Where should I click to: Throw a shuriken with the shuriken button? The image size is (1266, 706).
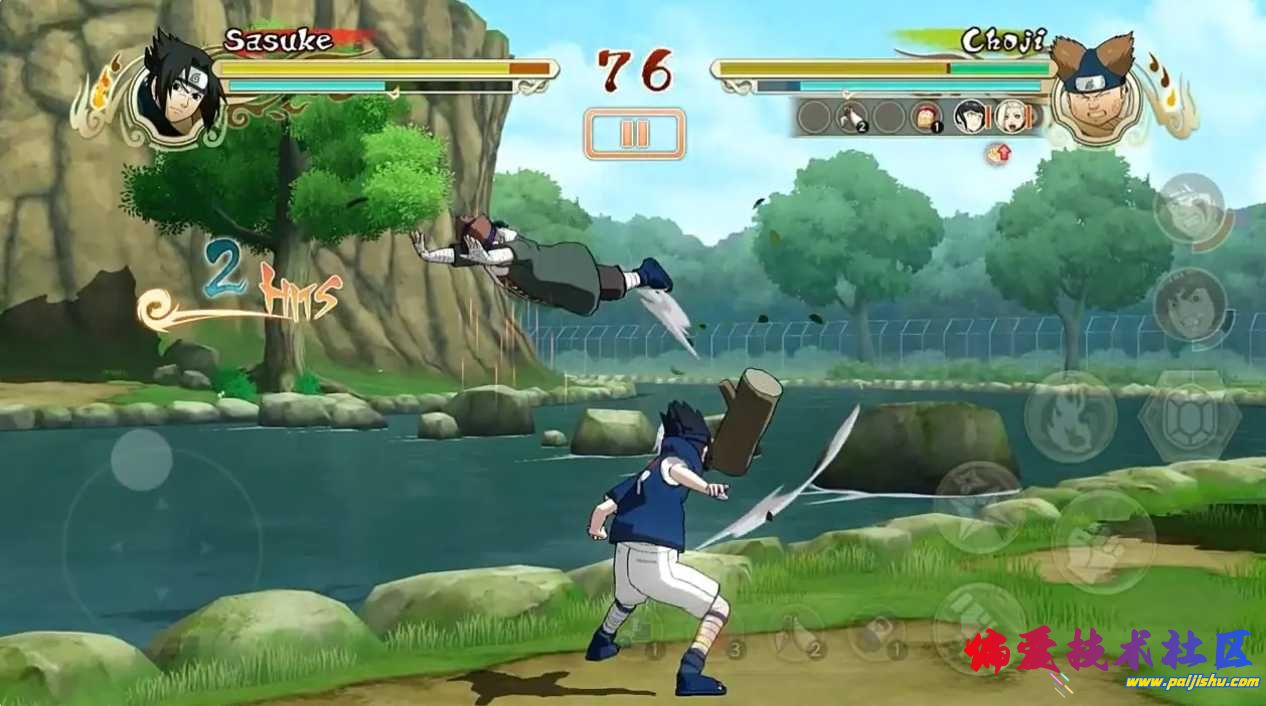(x=977, y=506)
